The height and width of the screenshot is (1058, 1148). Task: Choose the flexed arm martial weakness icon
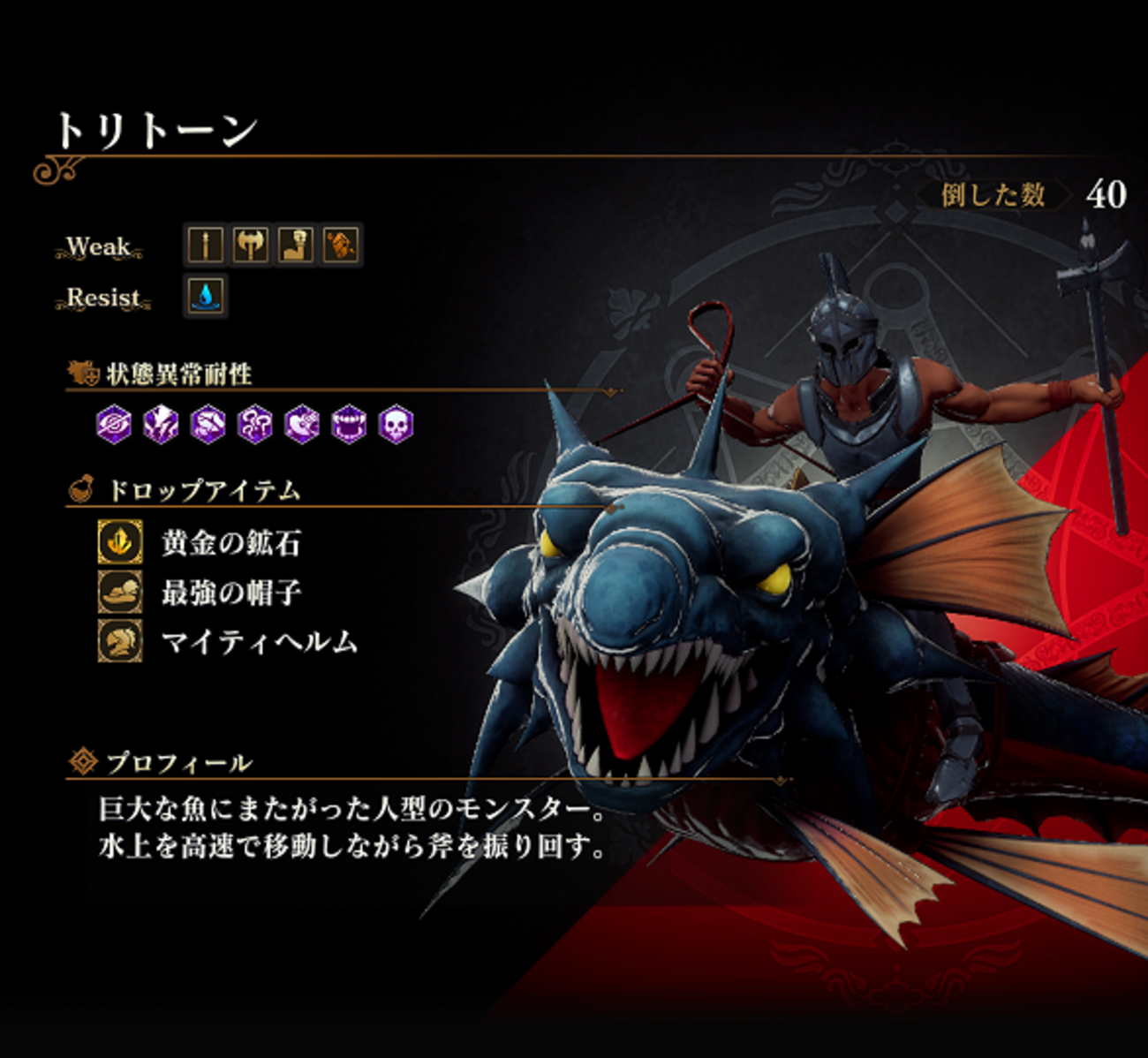(296, 245)
